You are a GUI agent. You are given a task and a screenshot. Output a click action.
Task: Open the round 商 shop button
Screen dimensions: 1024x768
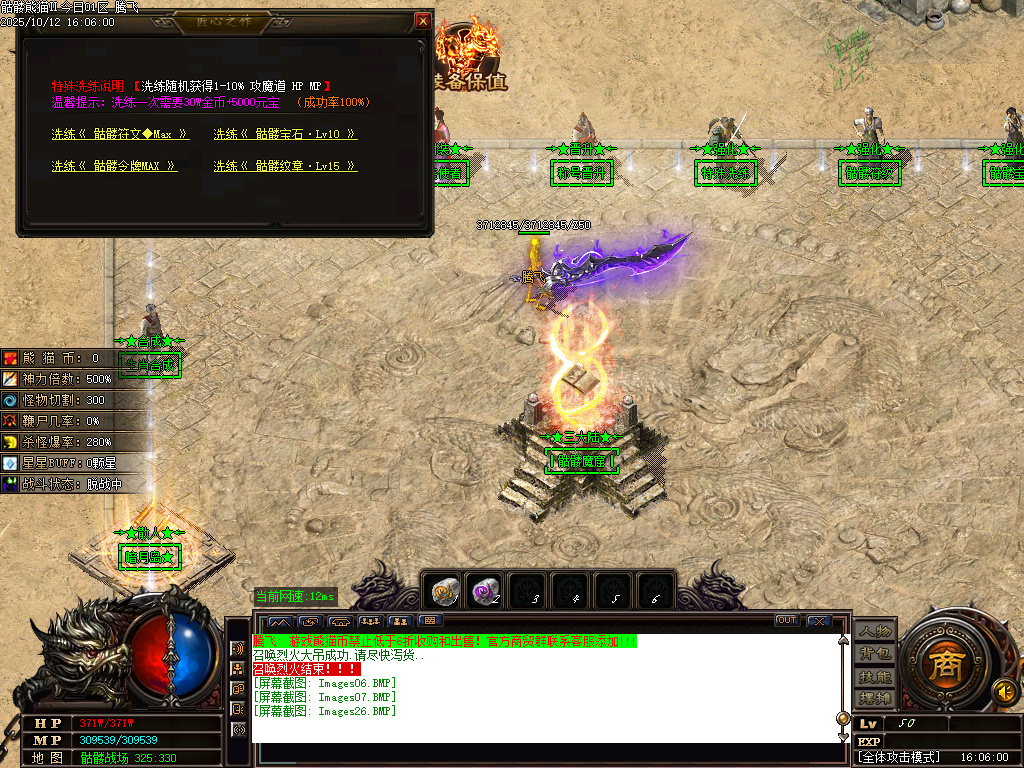point(941,666)
